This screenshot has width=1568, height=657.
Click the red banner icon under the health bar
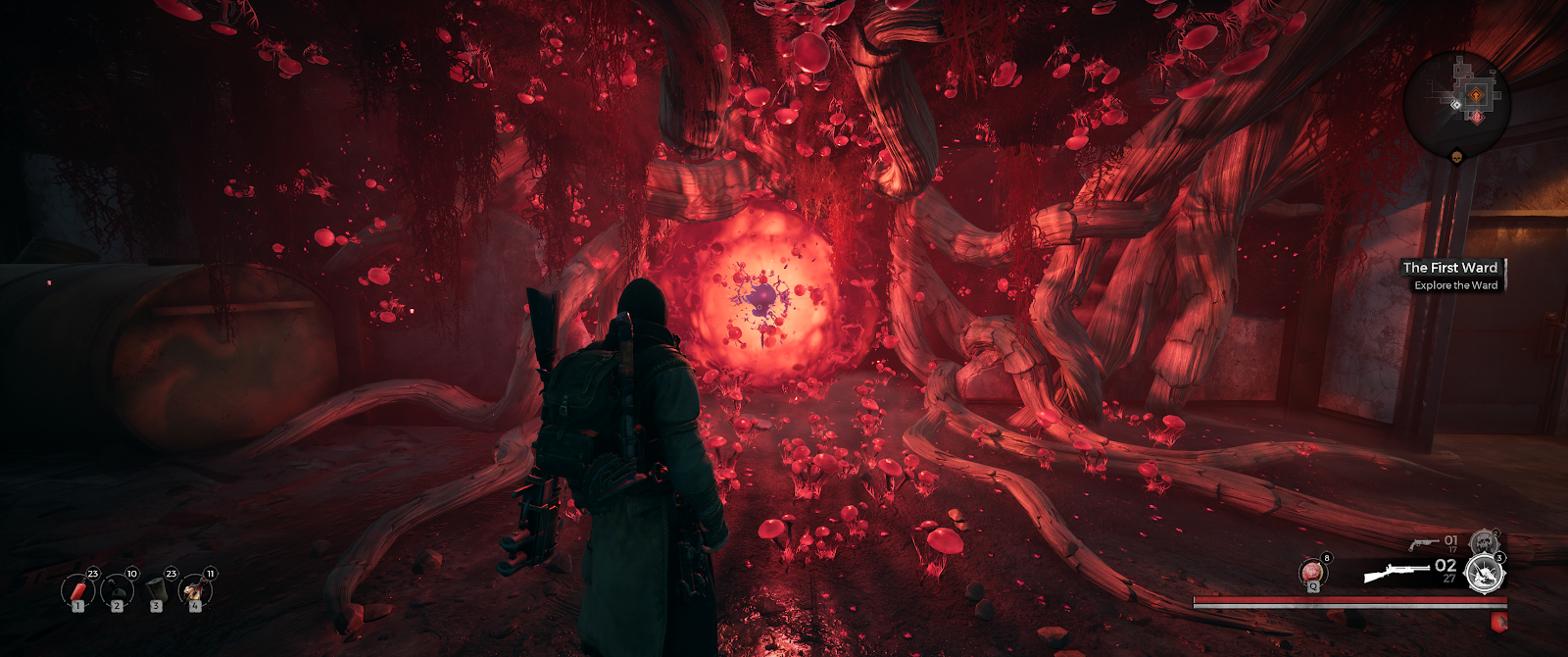tap(1497, 621)
